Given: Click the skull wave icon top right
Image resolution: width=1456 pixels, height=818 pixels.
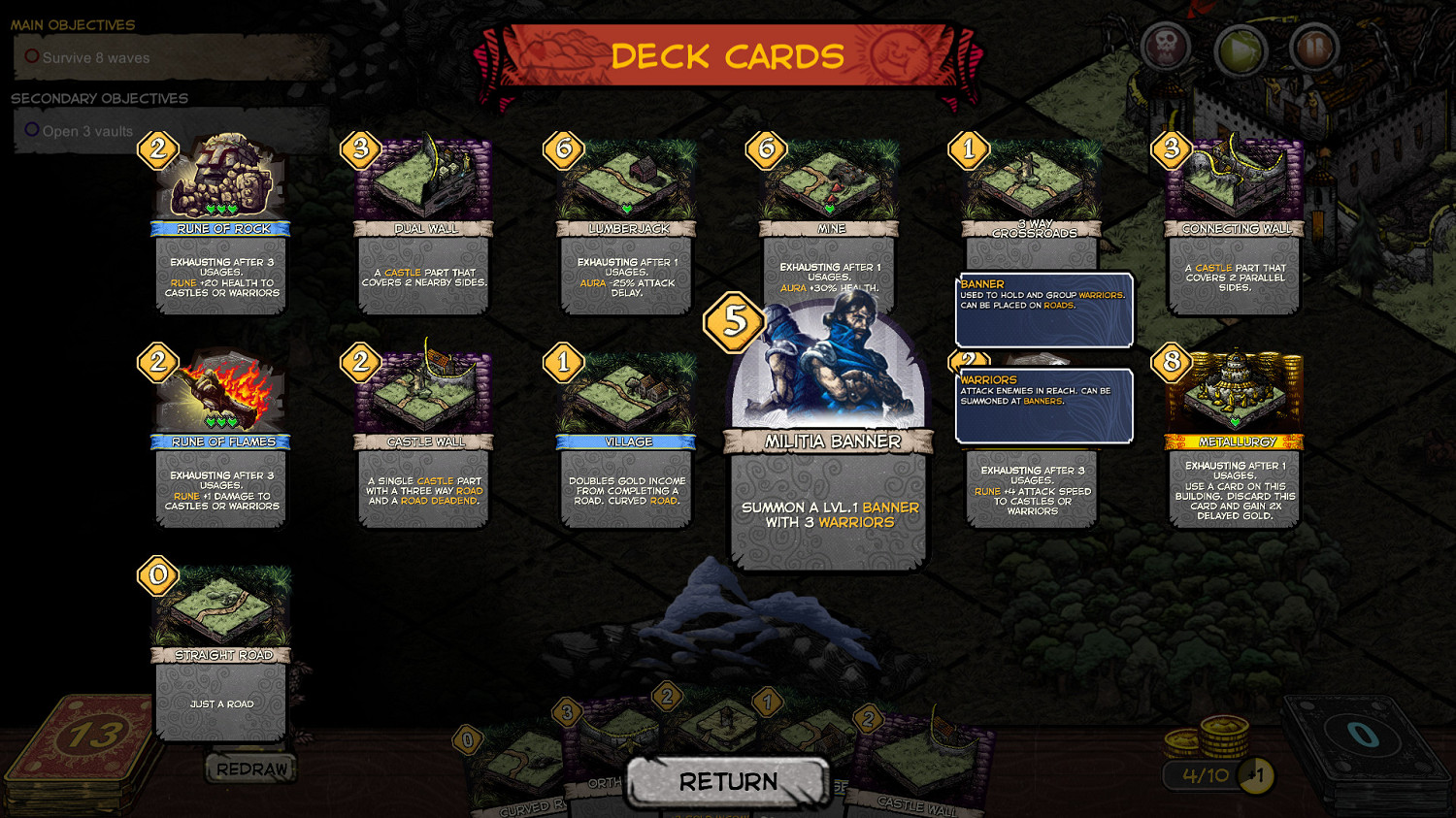Looking at the screenshot, I should [1165, 45].
